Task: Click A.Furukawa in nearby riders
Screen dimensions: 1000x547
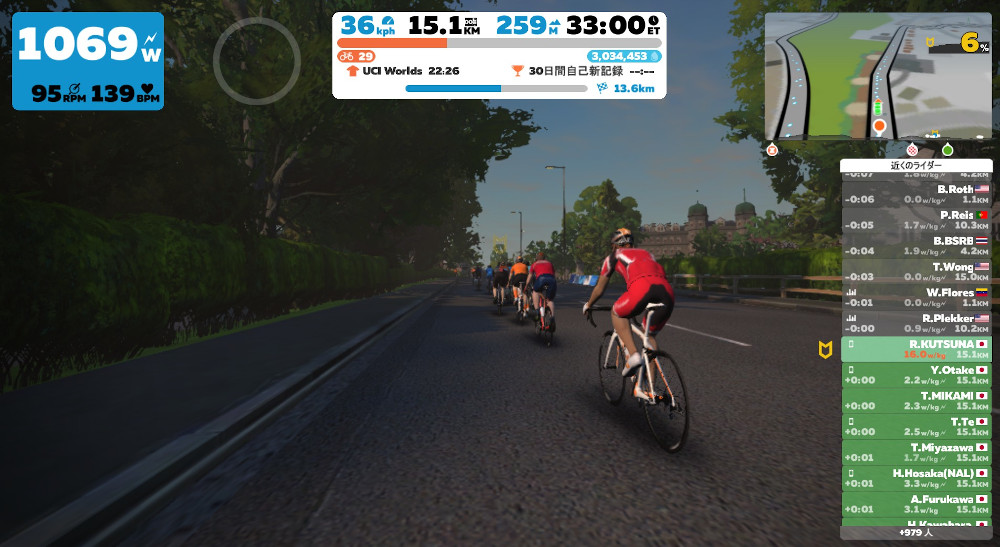Action: click(916, 504)
